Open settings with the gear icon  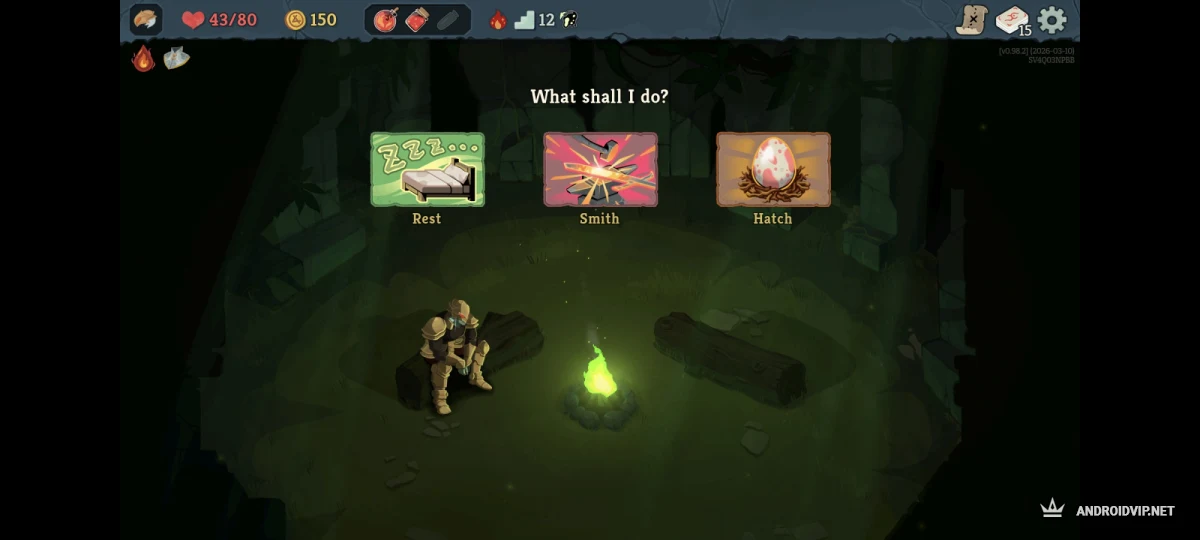point(1052,20)
